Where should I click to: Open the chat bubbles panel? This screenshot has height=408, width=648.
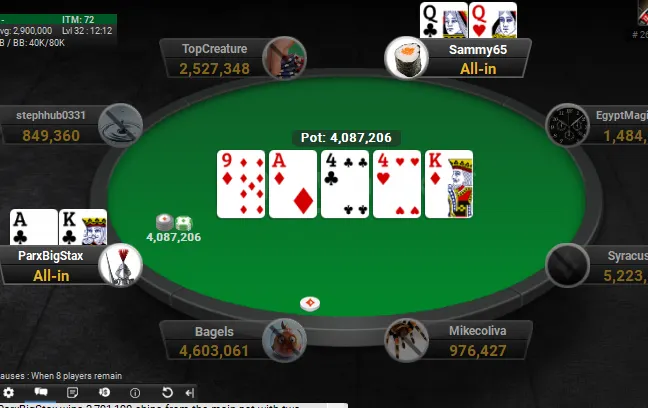click(41, 392)
